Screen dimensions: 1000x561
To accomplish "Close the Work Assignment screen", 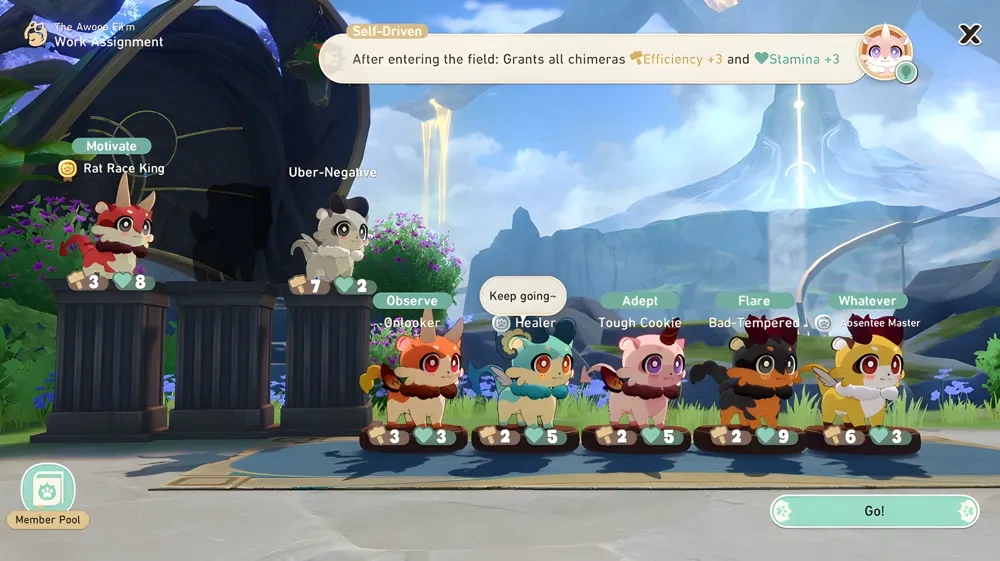I will coord(969,35).
